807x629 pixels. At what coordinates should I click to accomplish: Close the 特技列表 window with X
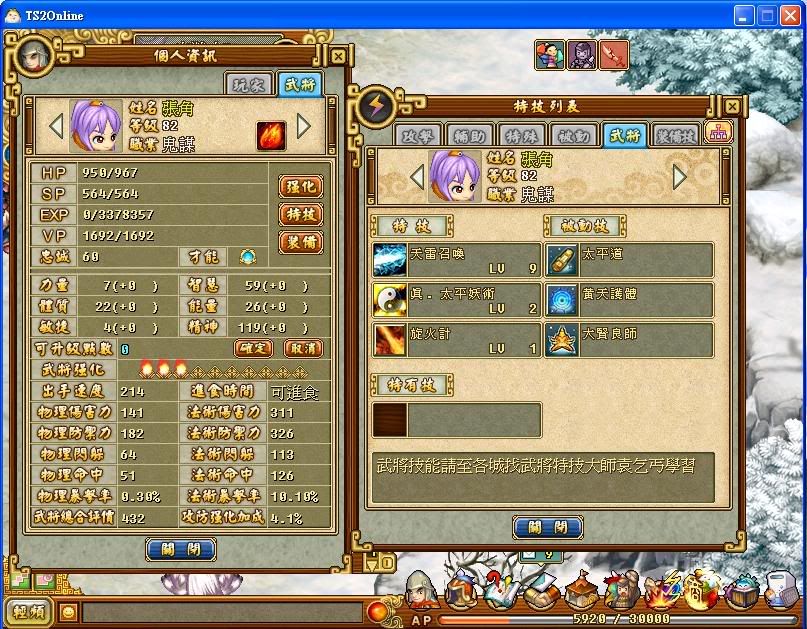pos(733,105)
